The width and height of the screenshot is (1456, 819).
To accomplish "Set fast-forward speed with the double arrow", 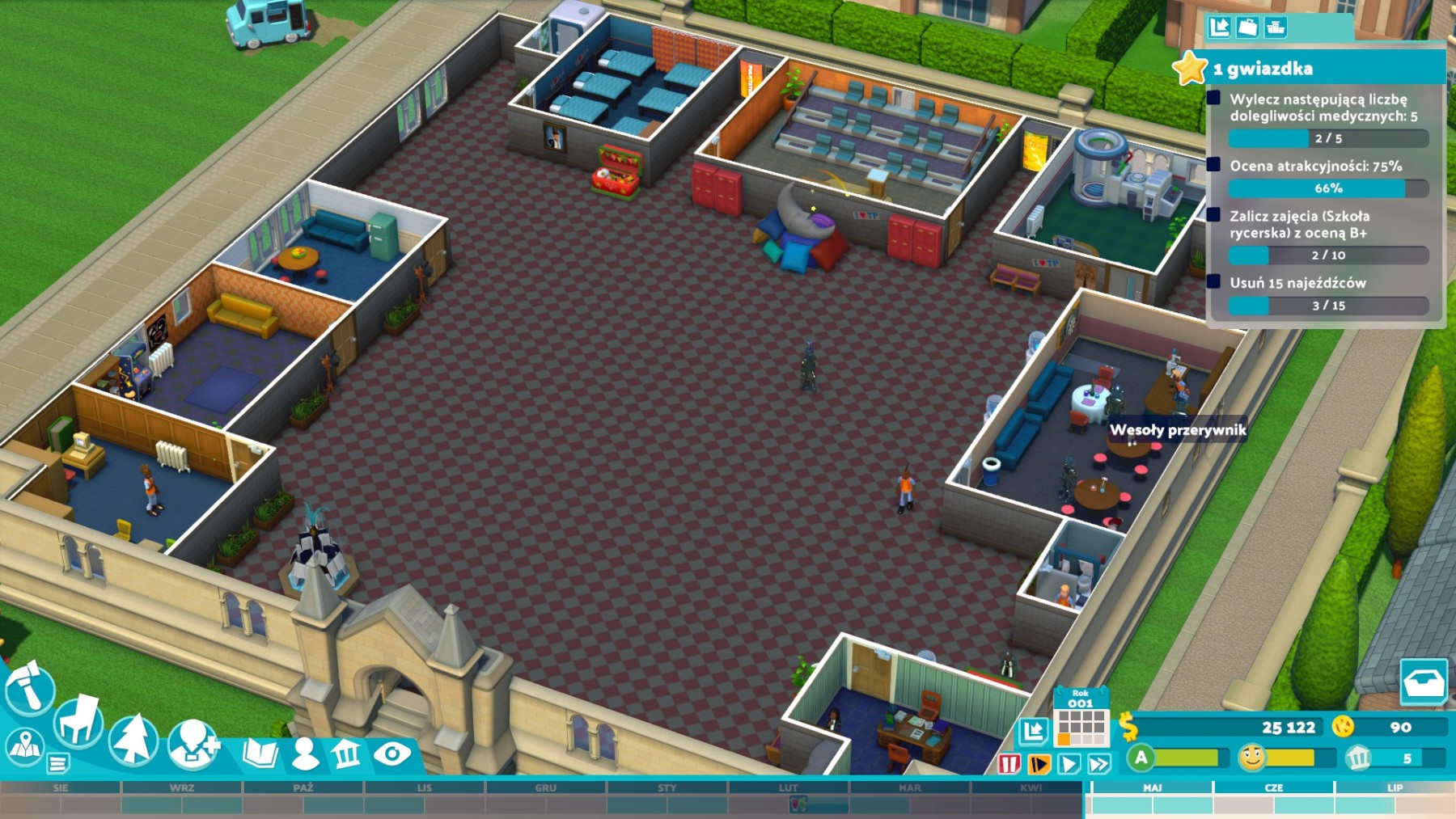I will (x=1099, y=763).
